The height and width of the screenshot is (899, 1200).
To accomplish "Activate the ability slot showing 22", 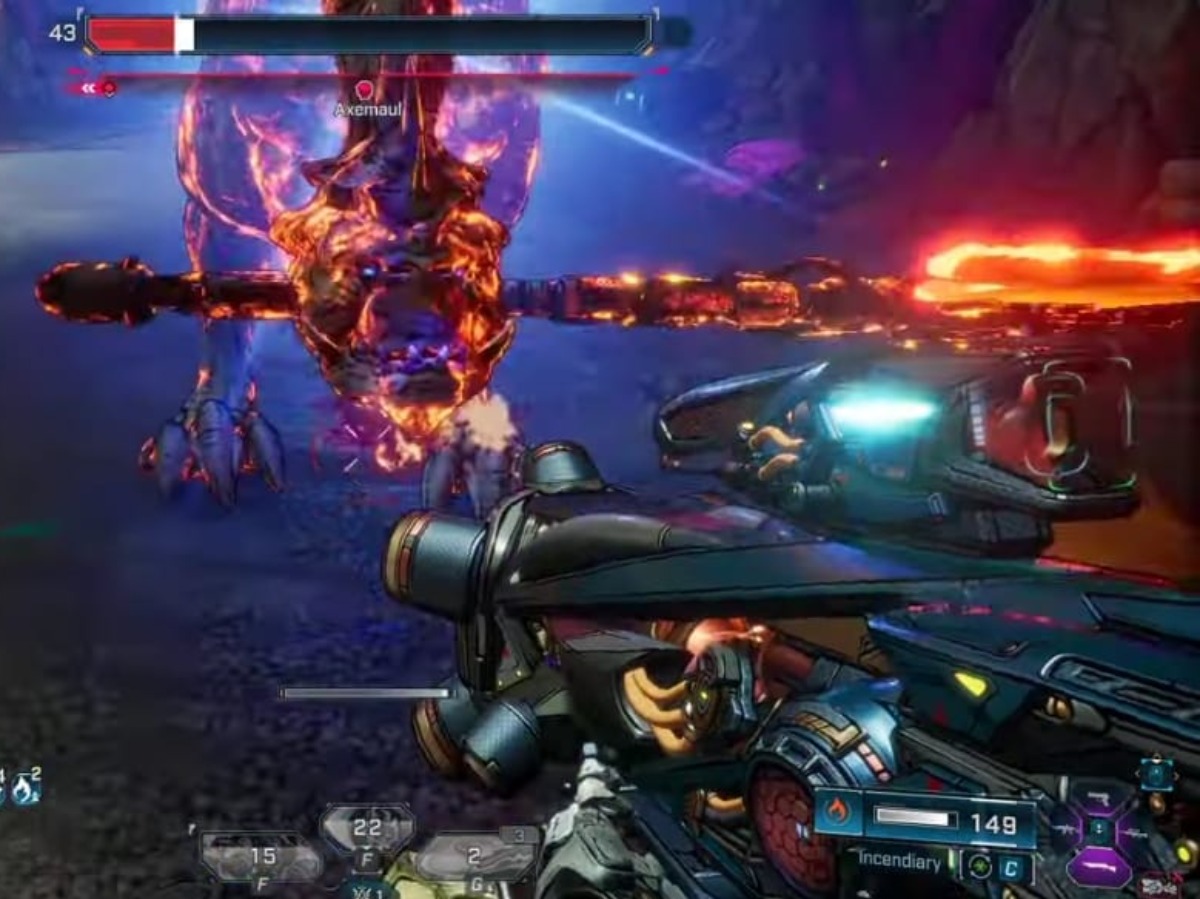I will 367,829.
